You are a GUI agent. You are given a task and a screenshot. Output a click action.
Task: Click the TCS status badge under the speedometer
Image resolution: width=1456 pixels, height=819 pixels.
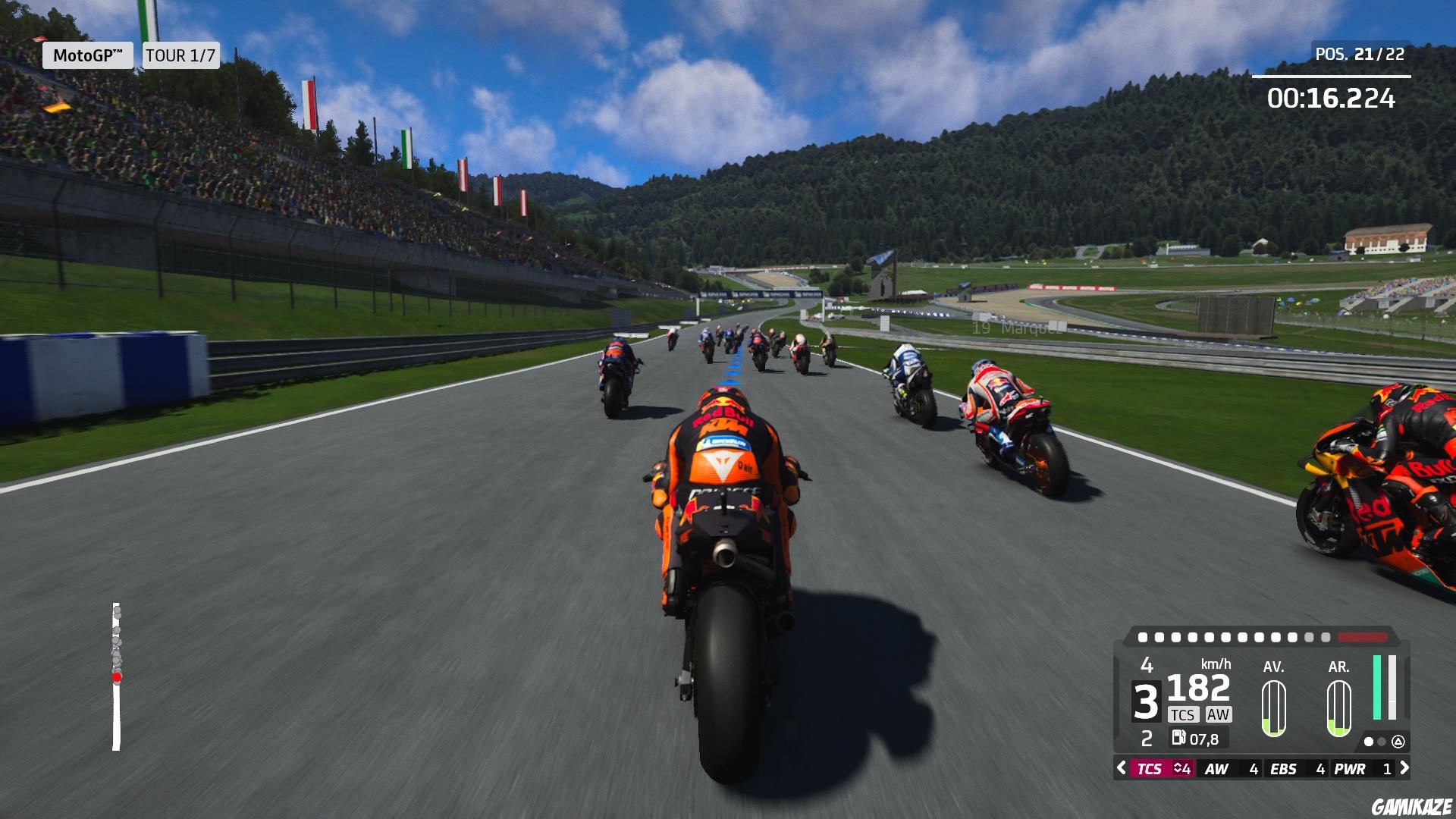(1184, 715)
